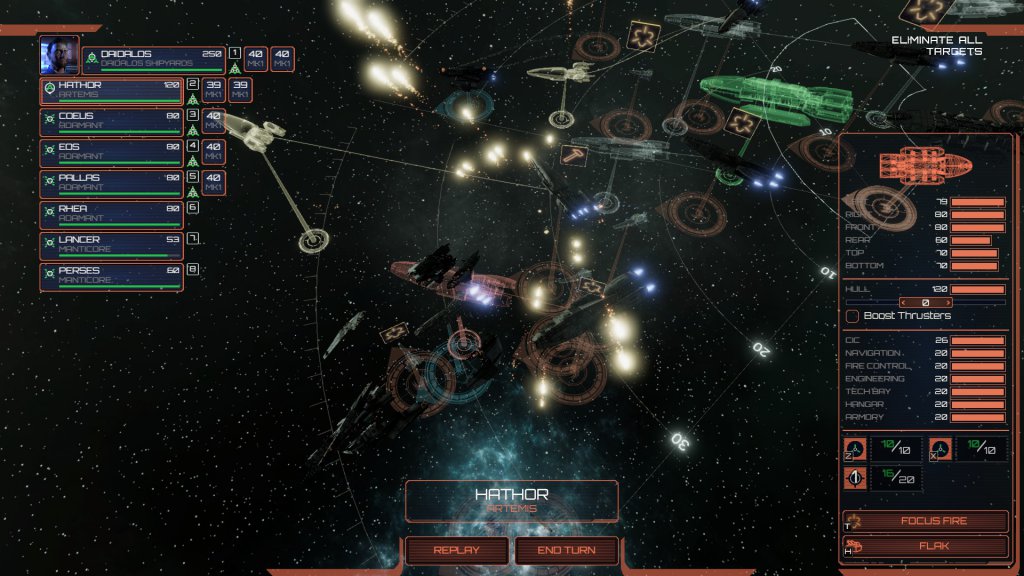Select the Daidalos ship row
Screen dimensions: 1024x576
click(154, 59)
